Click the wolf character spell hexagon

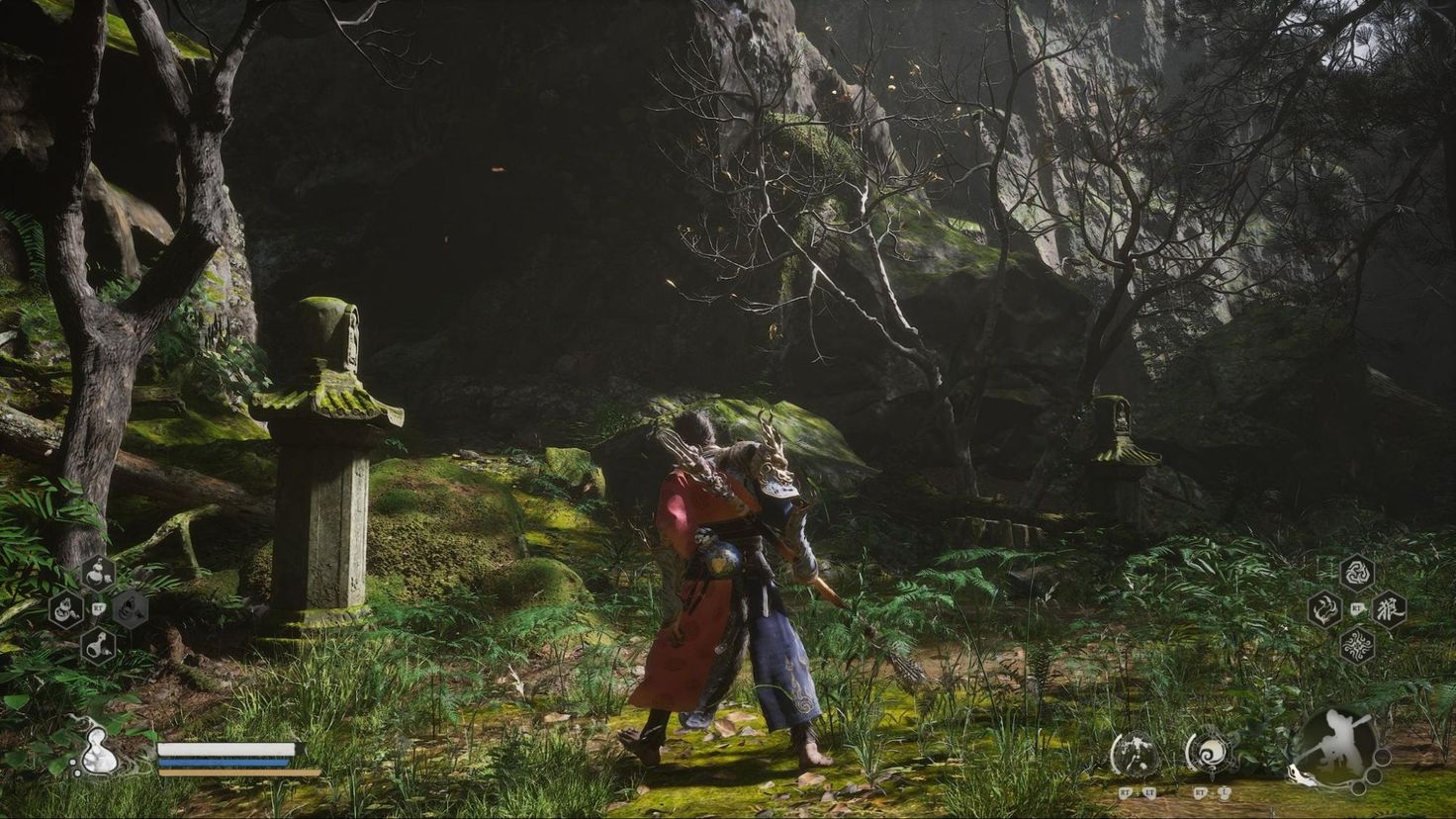[1391, 611]
